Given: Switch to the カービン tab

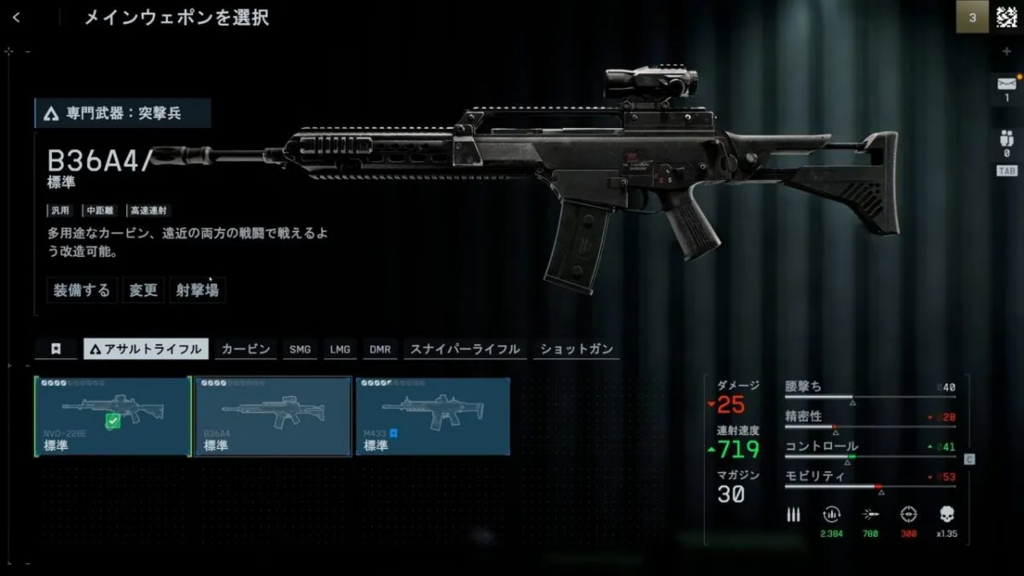Looking at the screenshot, I should [x=245, y=349].
